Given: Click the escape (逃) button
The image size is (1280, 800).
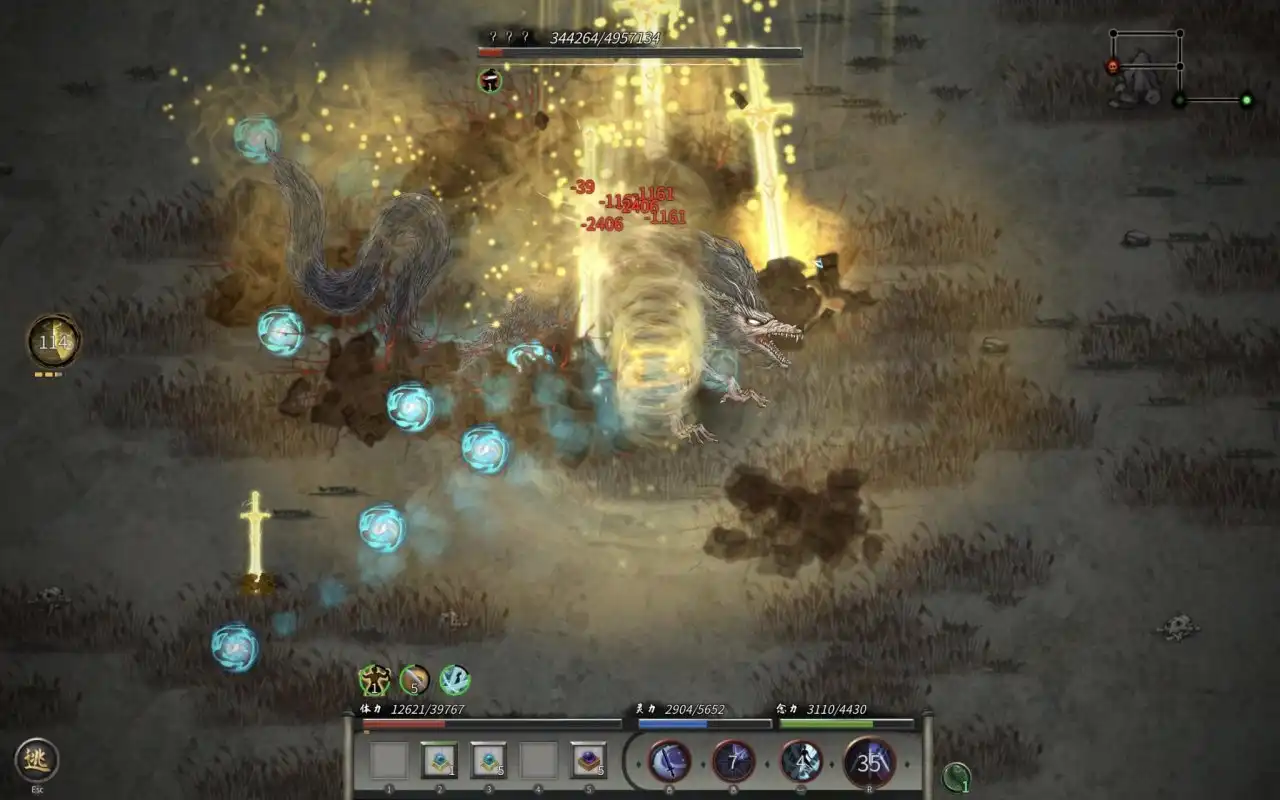Looking at the screenshot, I should click(36, 760).
